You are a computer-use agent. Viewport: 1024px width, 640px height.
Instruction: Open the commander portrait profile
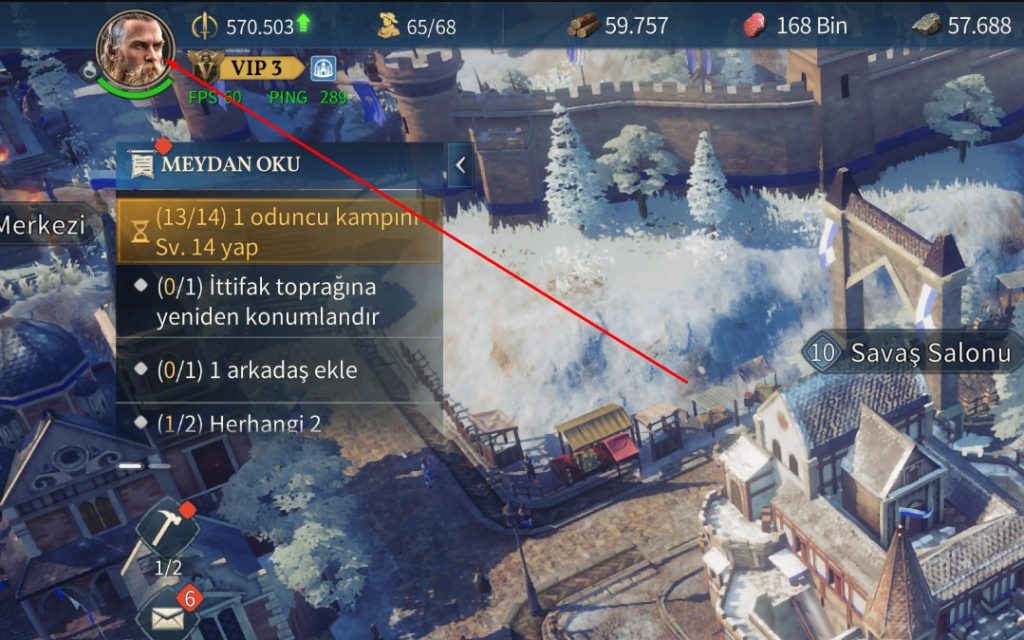(135, 48)
